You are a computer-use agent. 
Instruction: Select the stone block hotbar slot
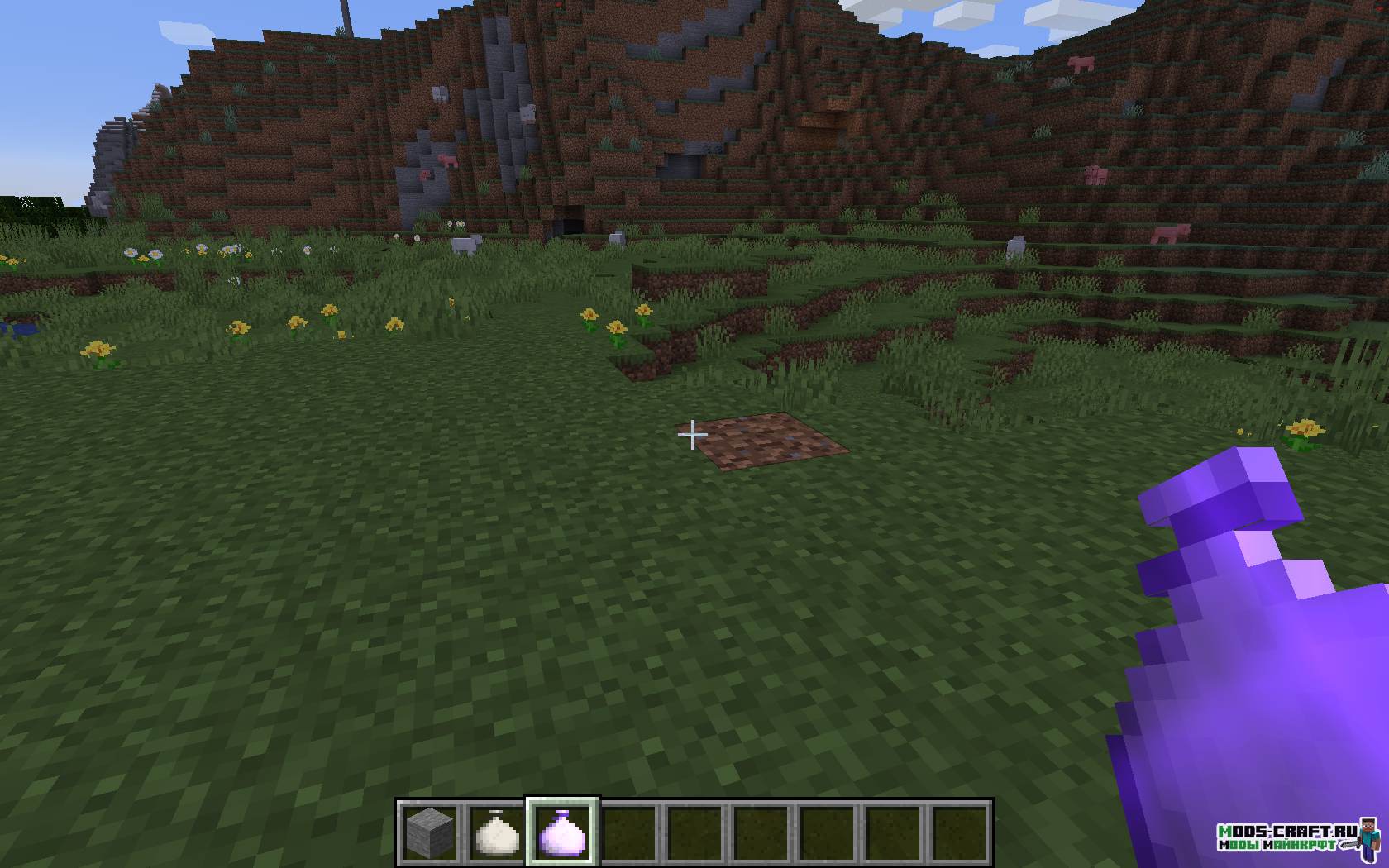click(431, 832)
